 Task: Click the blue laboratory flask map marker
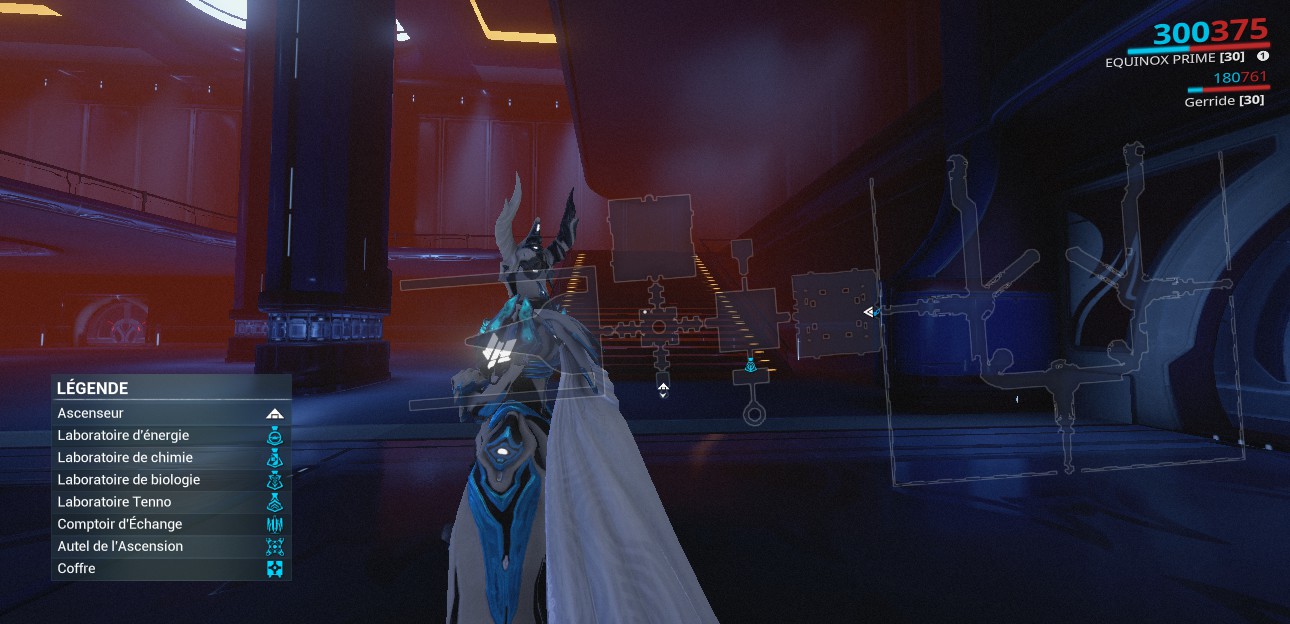(750, 366)
